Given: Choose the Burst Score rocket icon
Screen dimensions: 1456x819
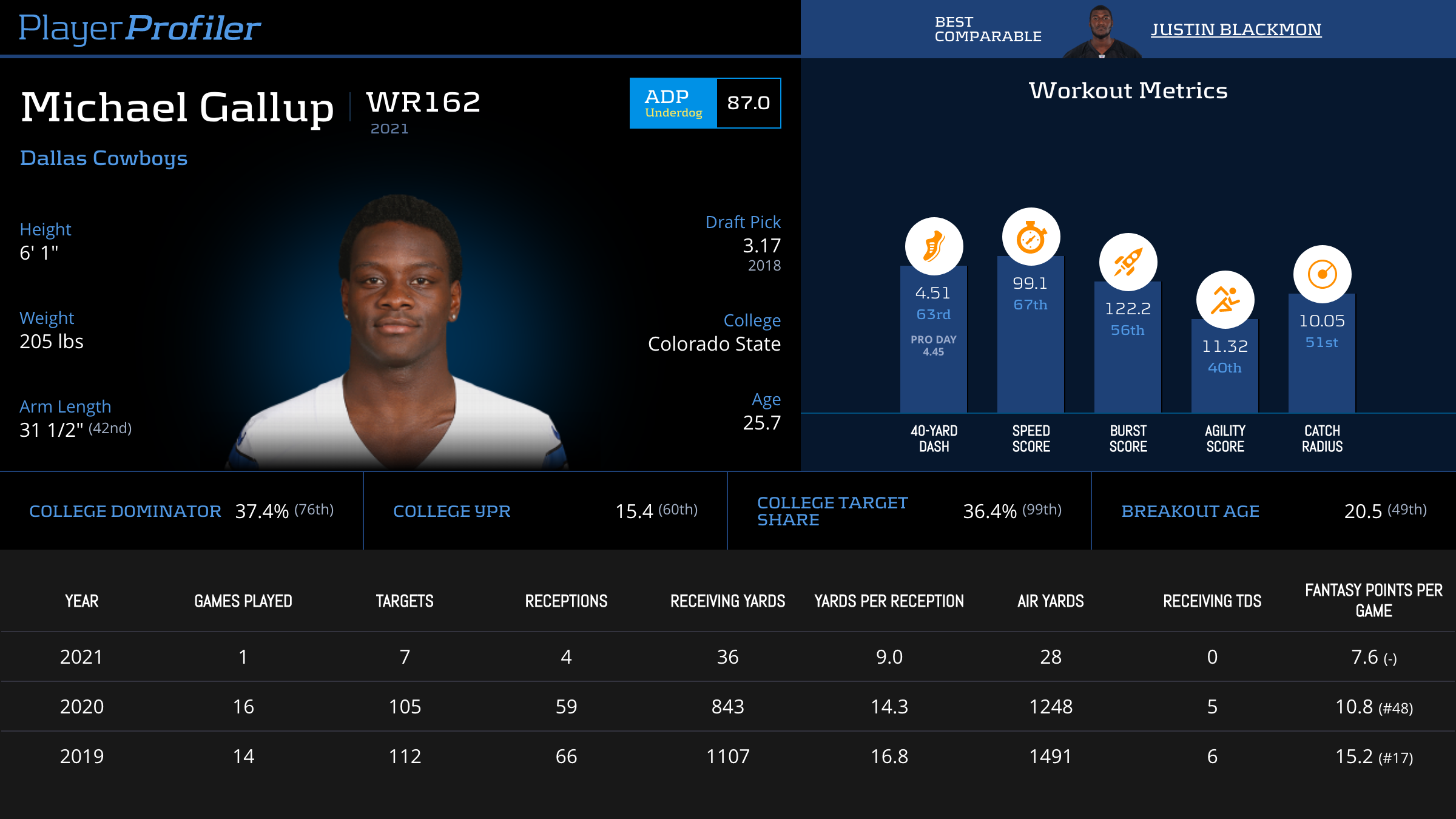Looking at the screenshot, I should pyautogui.click(x=1128, y=262).
